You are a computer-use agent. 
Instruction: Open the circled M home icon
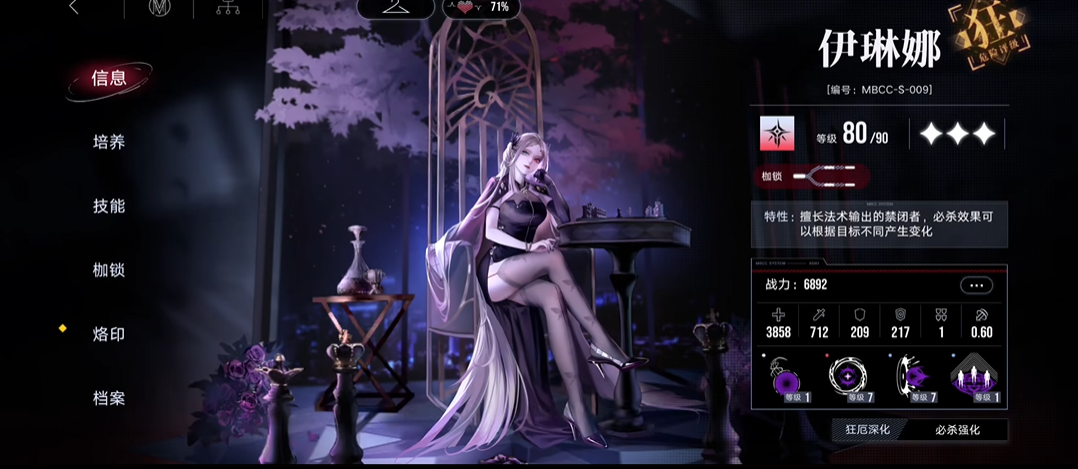click(160, 9)
